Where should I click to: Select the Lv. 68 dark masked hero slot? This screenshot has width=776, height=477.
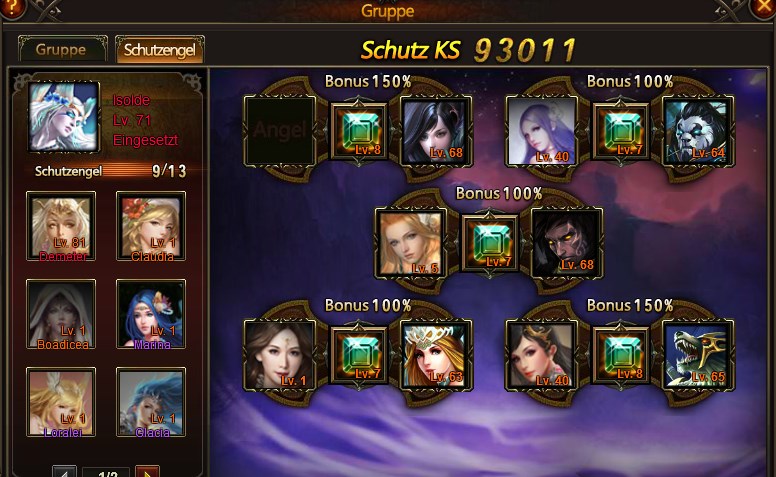[566, 242]
